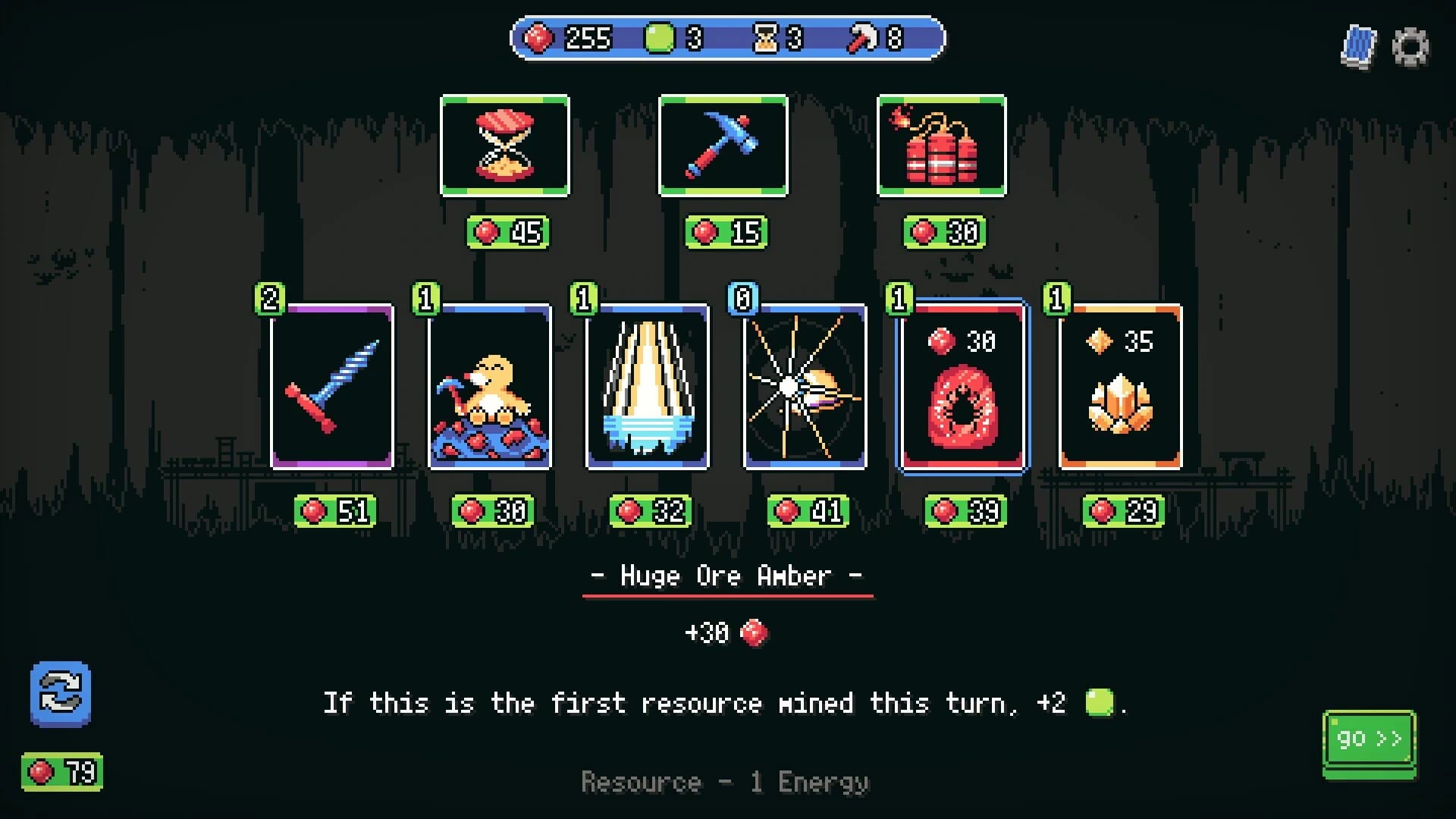Screen dimensions: 1456x819
Task: Buy the dynamite item costing 30 gems
Action: pos(942,146)
